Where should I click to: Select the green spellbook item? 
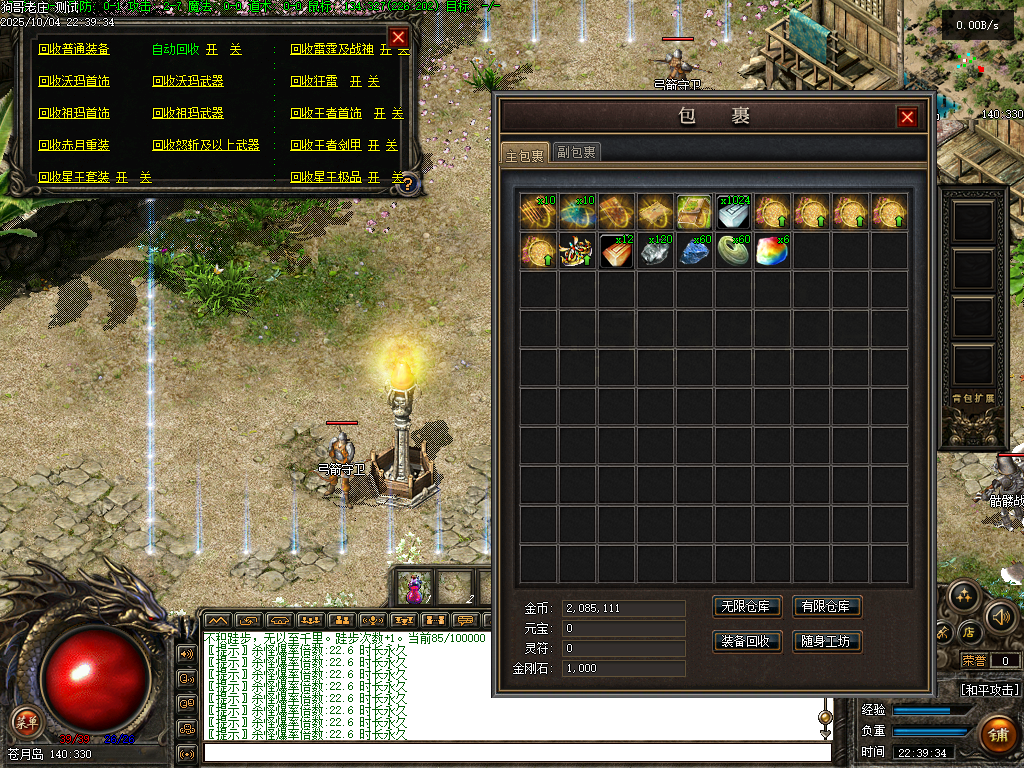coord(694,212)
